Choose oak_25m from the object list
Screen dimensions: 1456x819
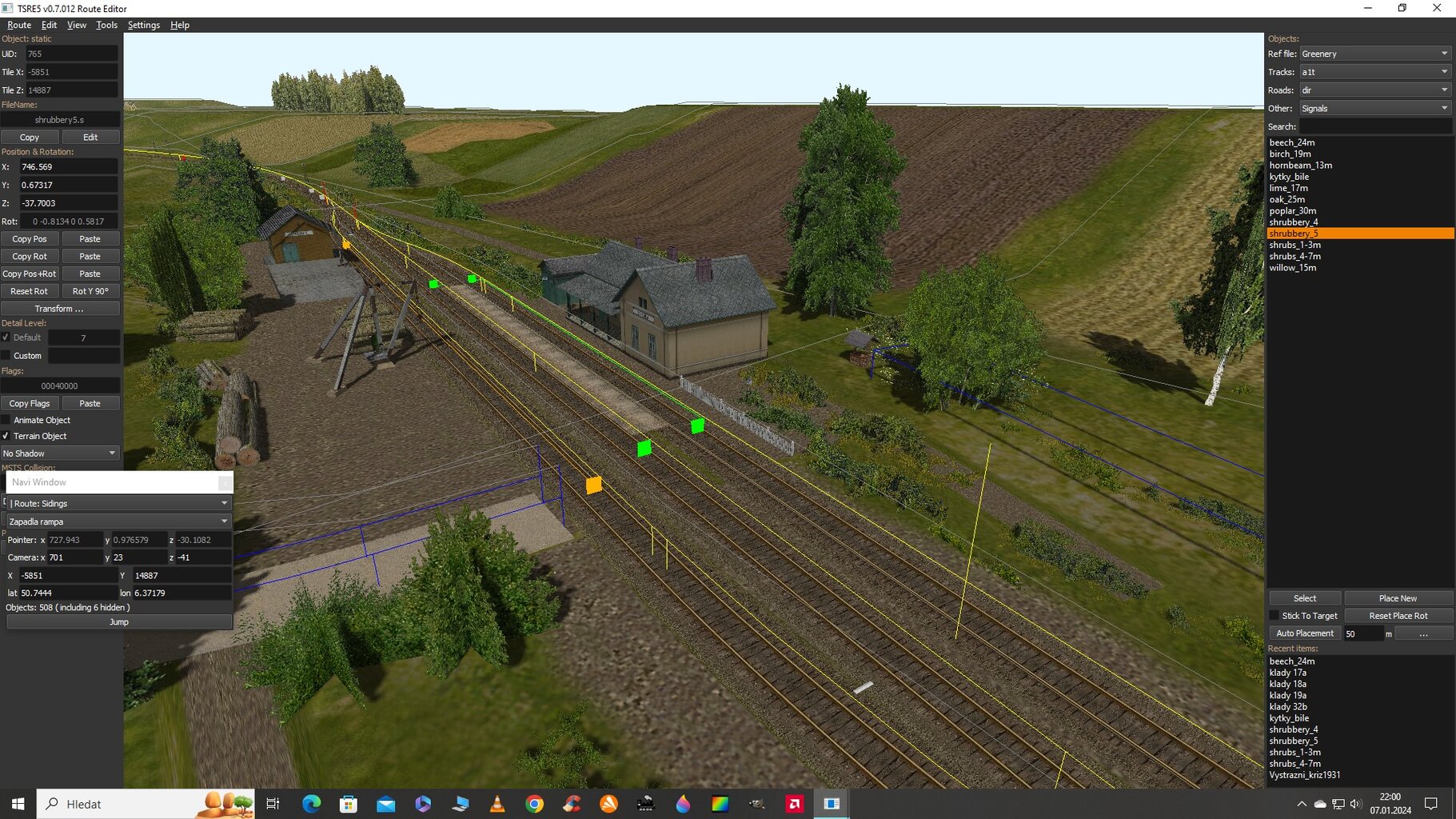pos(1286,200)
